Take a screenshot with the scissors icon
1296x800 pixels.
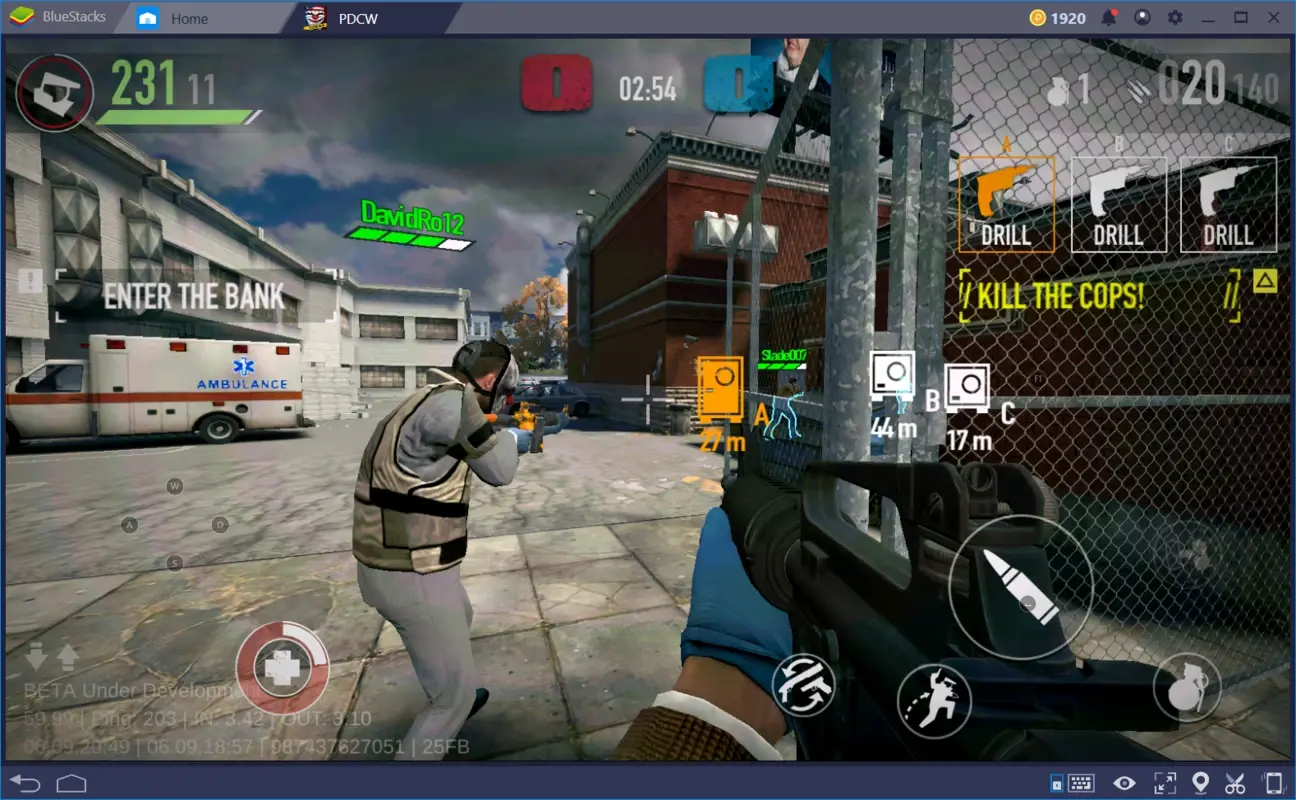click(x=1236, y=782)
